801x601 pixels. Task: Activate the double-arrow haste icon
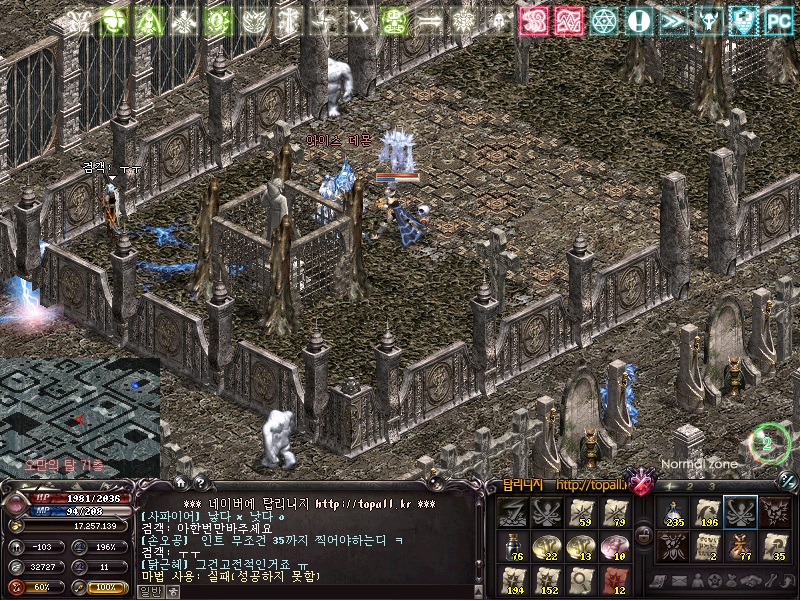tap(674, 20)
